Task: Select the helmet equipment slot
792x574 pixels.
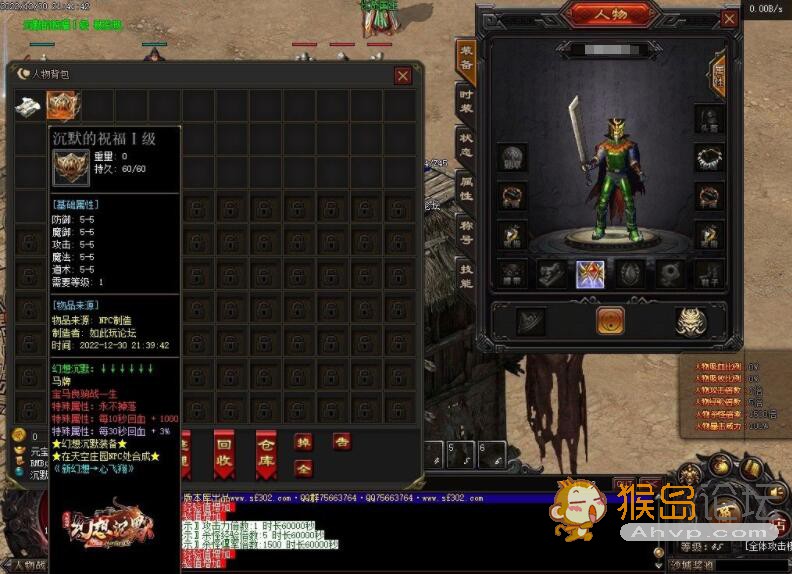Action: pyautogui.click(x=710, y=118)
